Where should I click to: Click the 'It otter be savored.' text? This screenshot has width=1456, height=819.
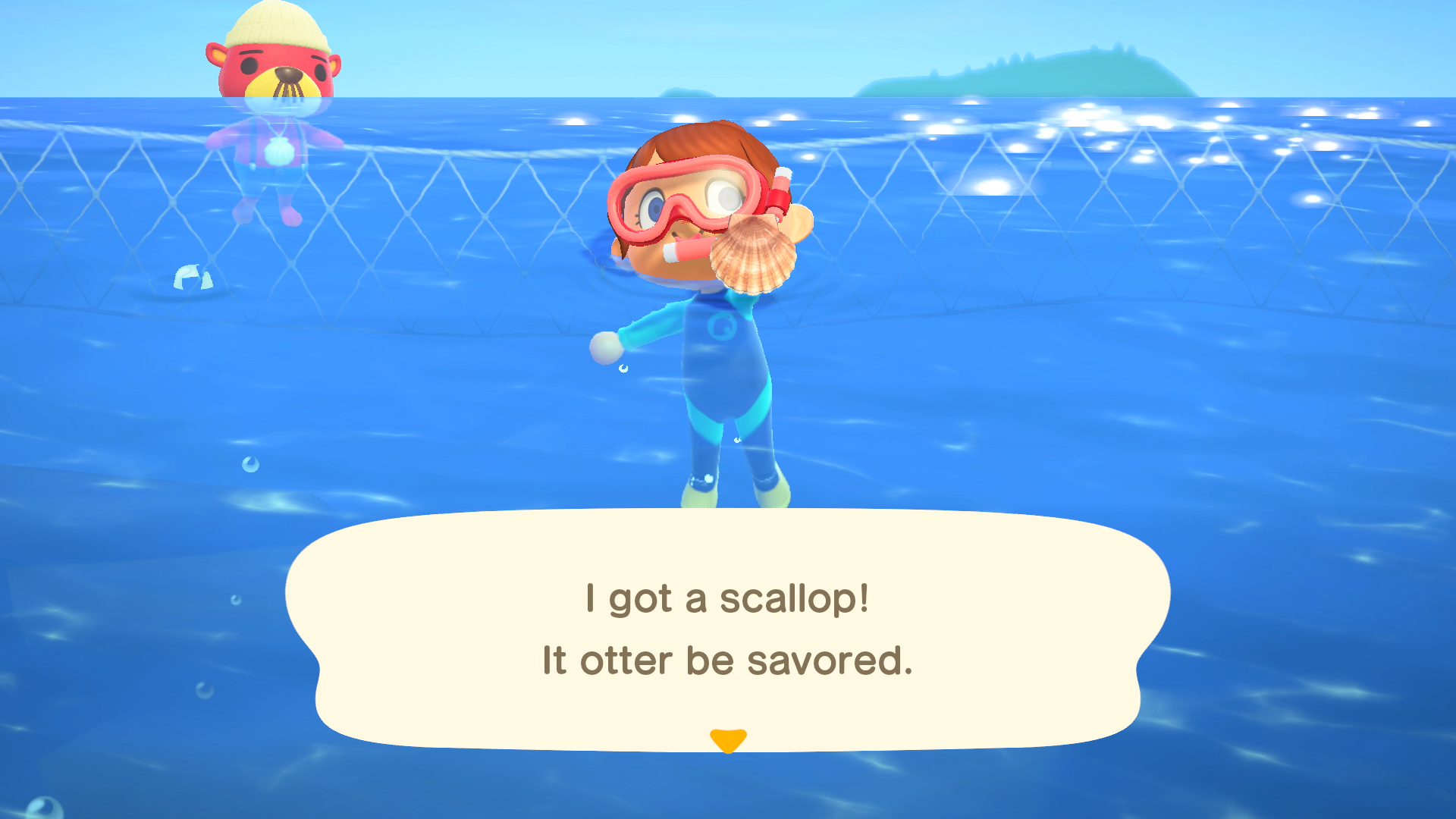coord(728,661)
